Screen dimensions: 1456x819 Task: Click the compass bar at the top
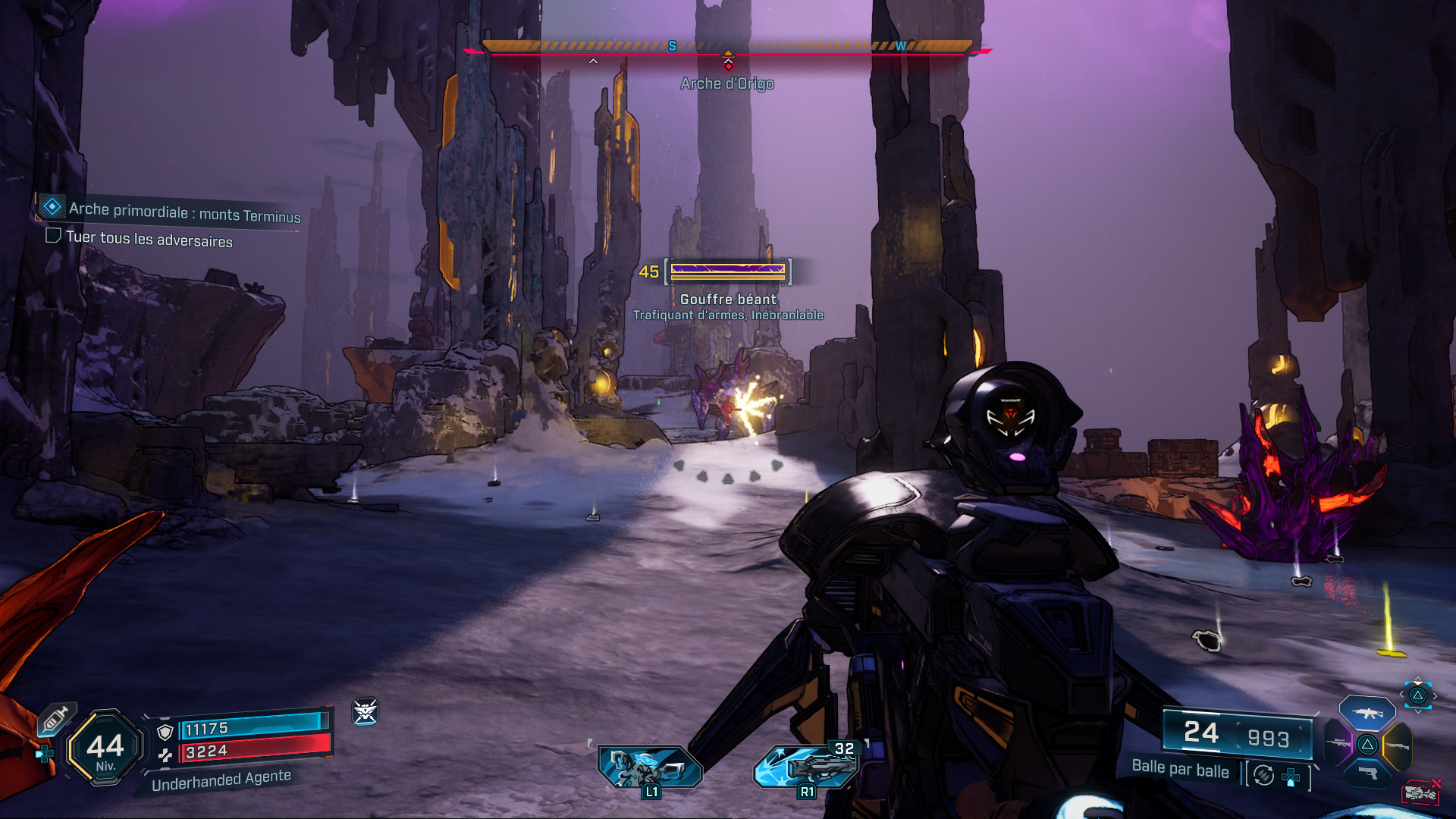727,47
